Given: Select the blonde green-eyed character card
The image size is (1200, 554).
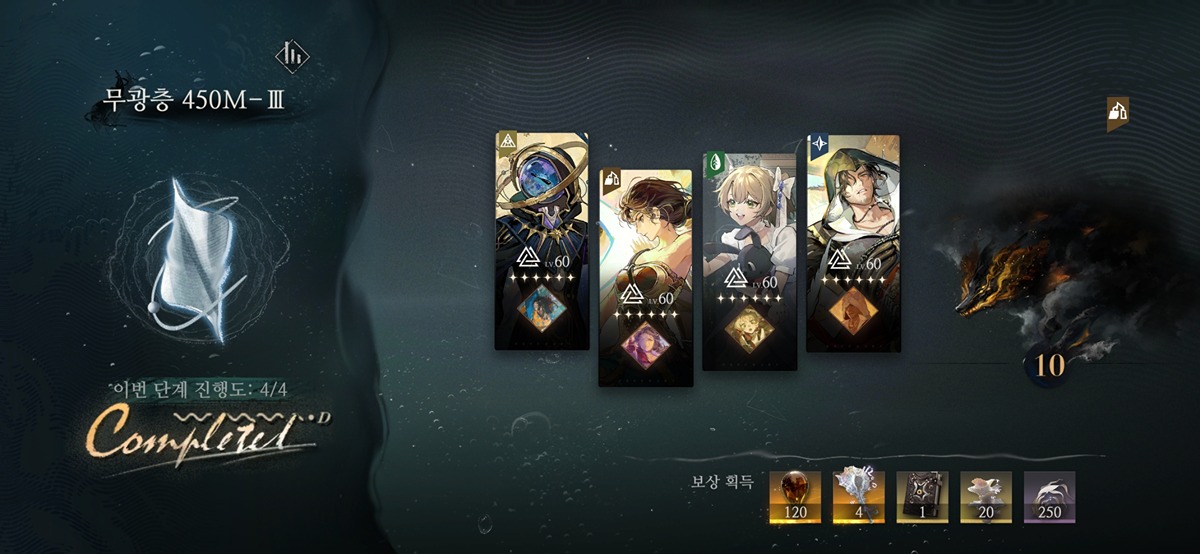Looking at the screenshot, I should 749,260.
